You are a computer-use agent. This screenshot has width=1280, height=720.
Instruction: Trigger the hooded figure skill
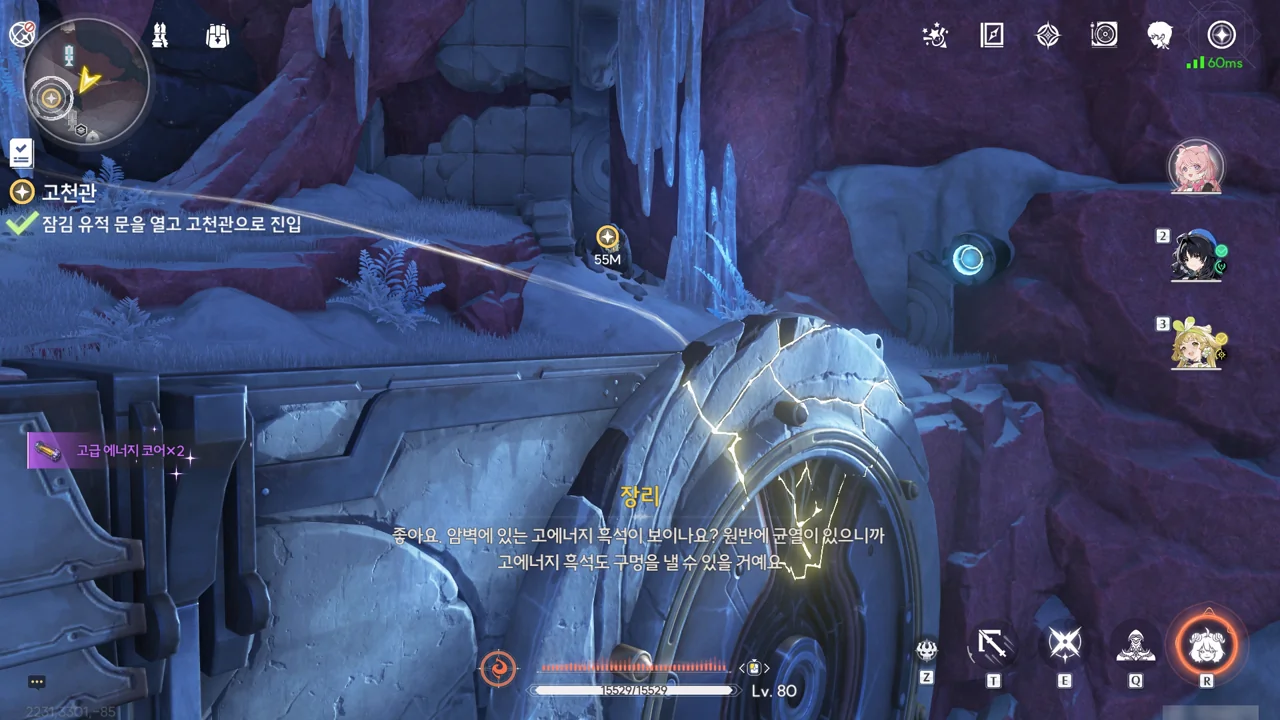[1135, 645]
